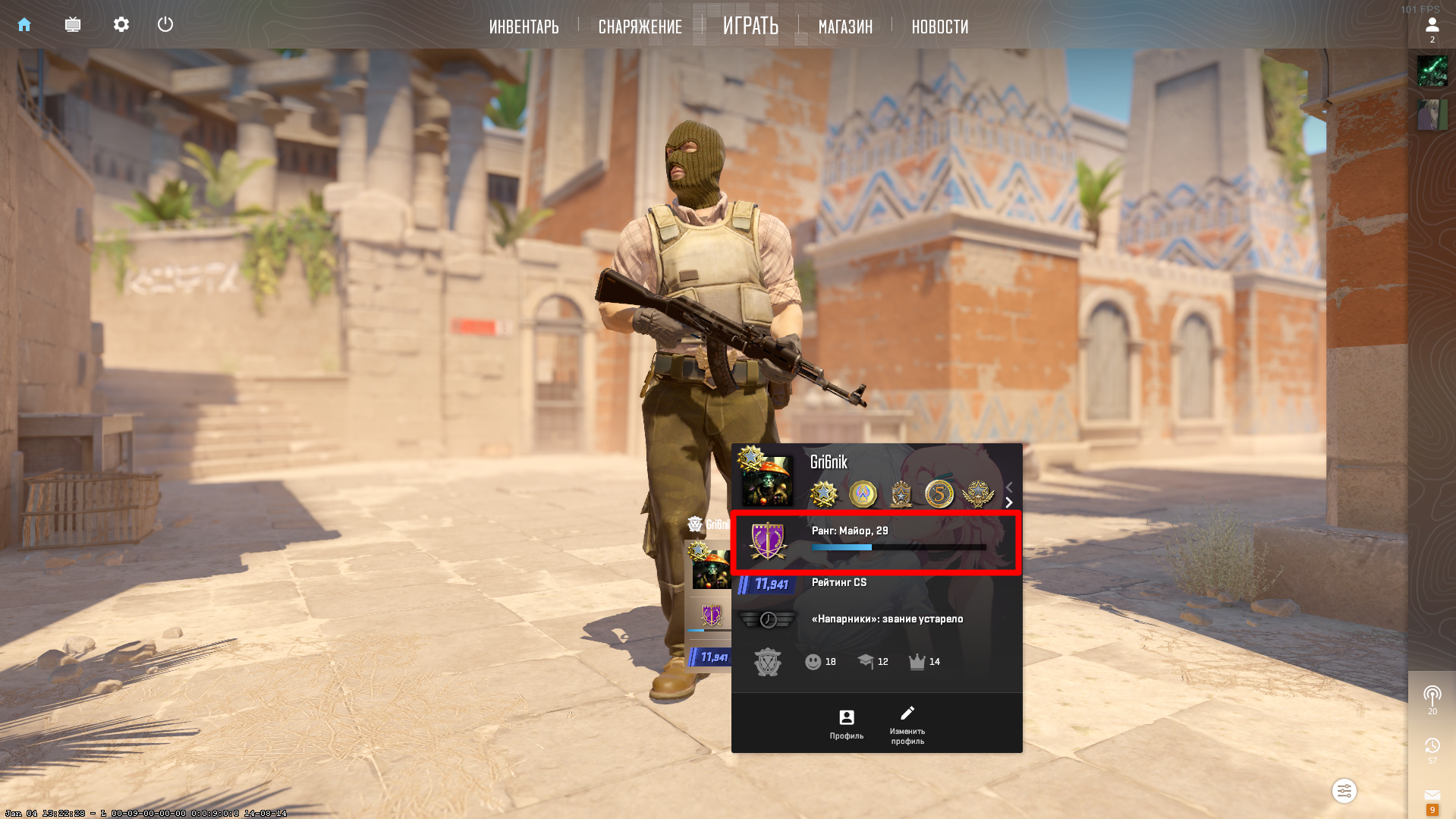Open the ИНВЕНТАРЬ tab
Screen dimensions: 1456x819
(524, 27)
